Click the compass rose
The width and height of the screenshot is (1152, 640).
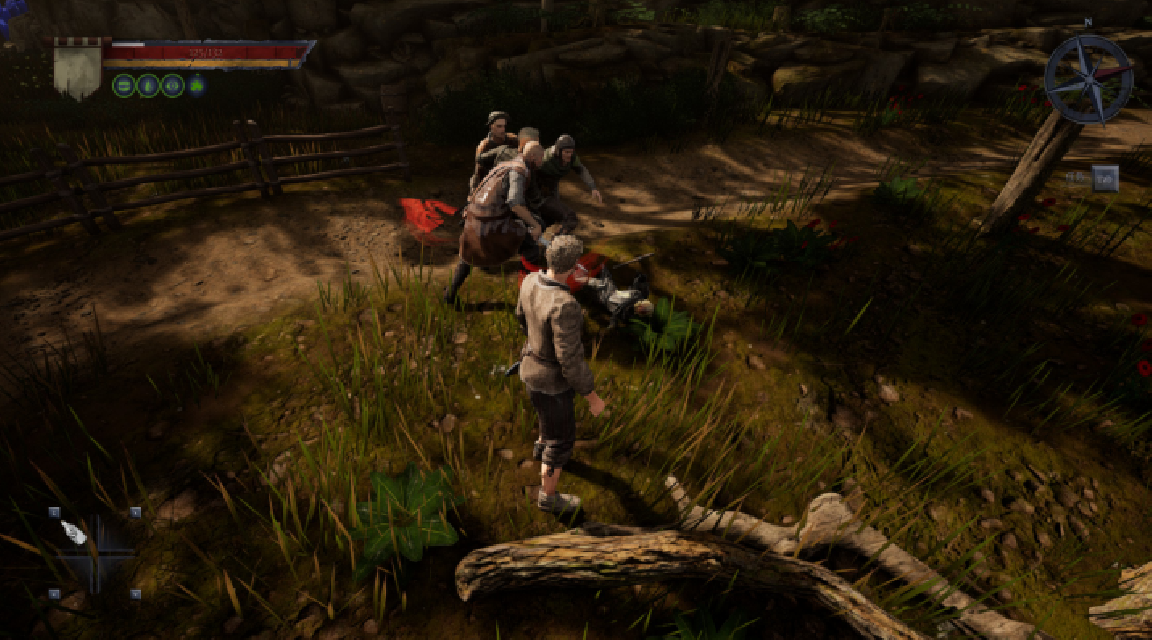pos(1088,79)
